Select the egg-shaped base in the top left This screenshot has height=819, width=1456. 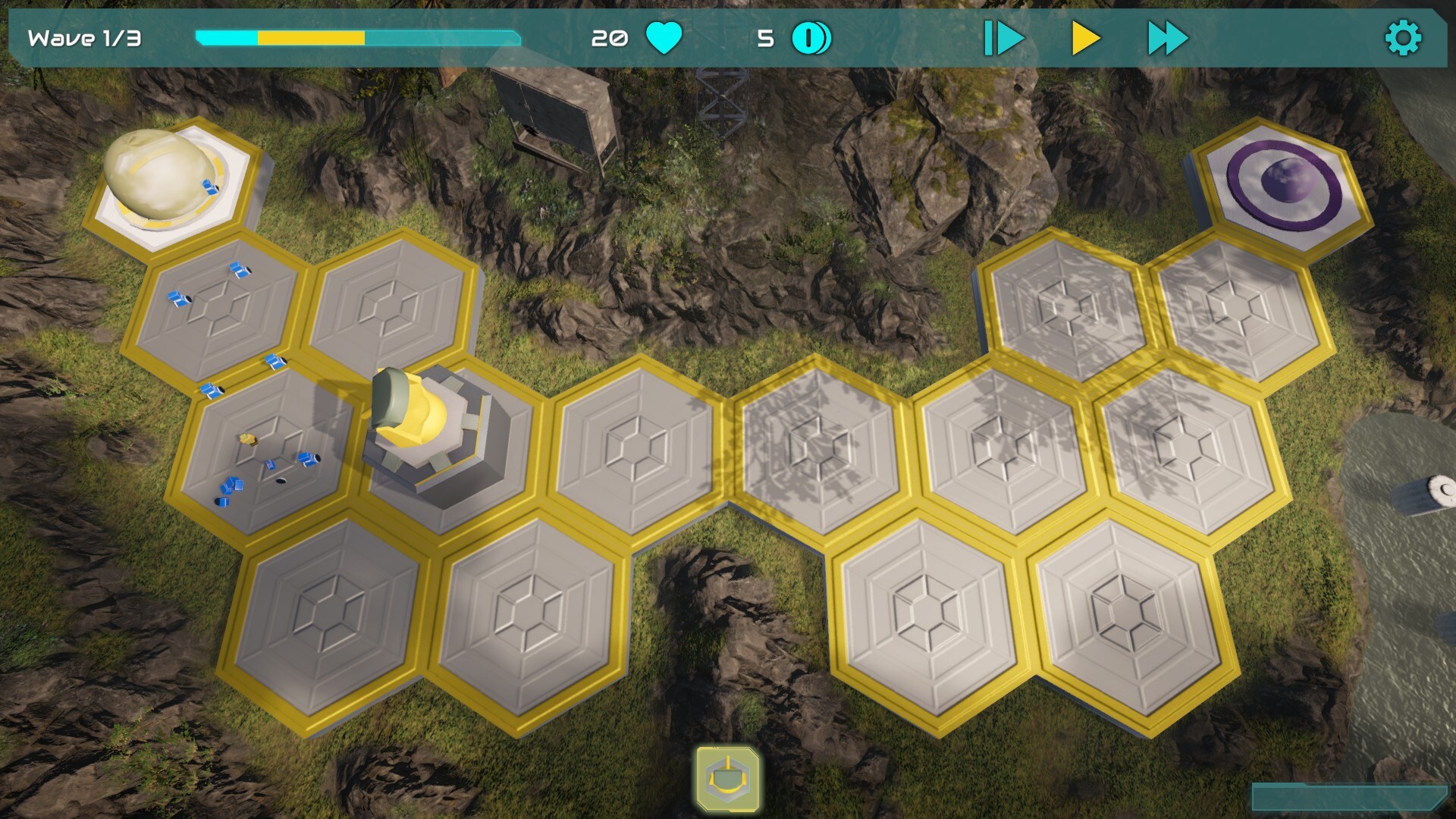[x=163, y=178]
